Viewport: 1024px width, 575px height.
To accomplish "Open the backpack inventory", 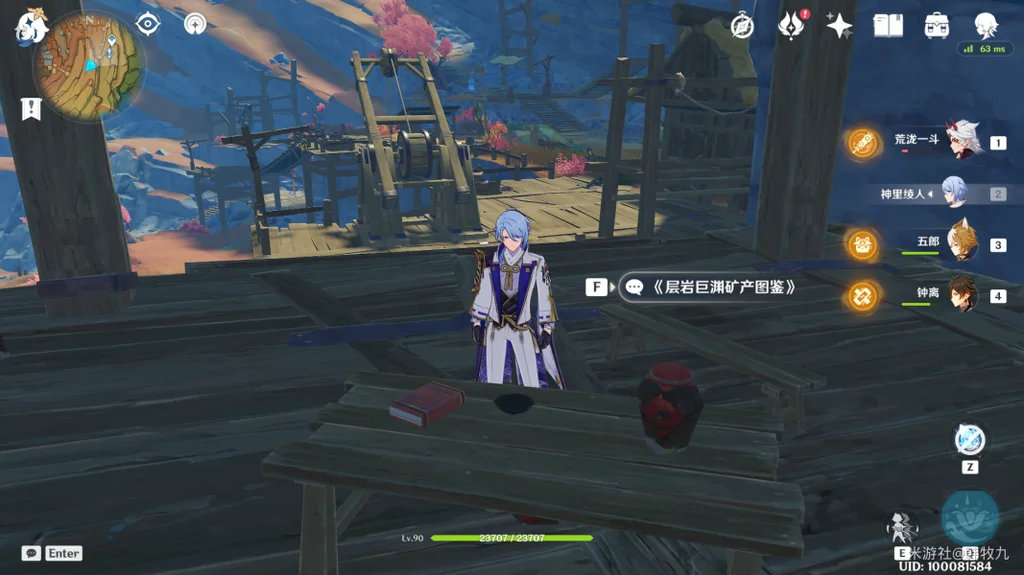I will click(x=937, y=26).
